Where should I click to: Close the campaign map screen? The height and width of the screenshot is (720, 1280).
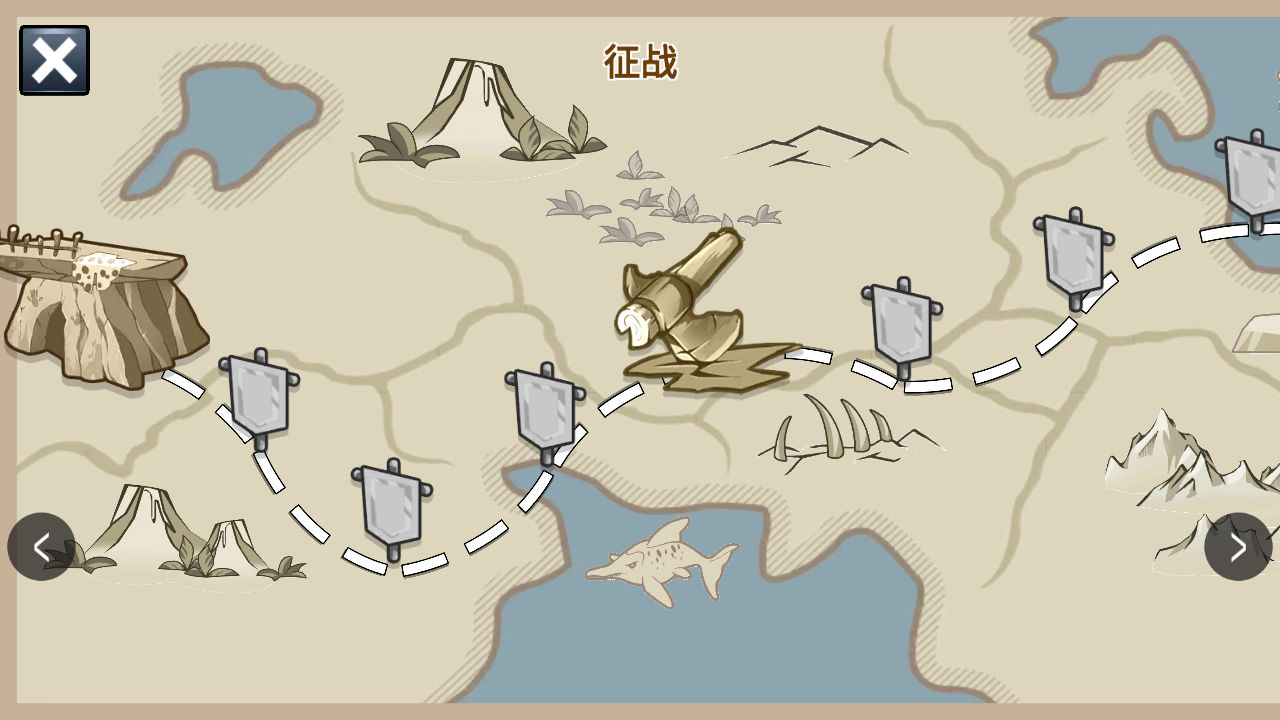click(x=54, y=61)
